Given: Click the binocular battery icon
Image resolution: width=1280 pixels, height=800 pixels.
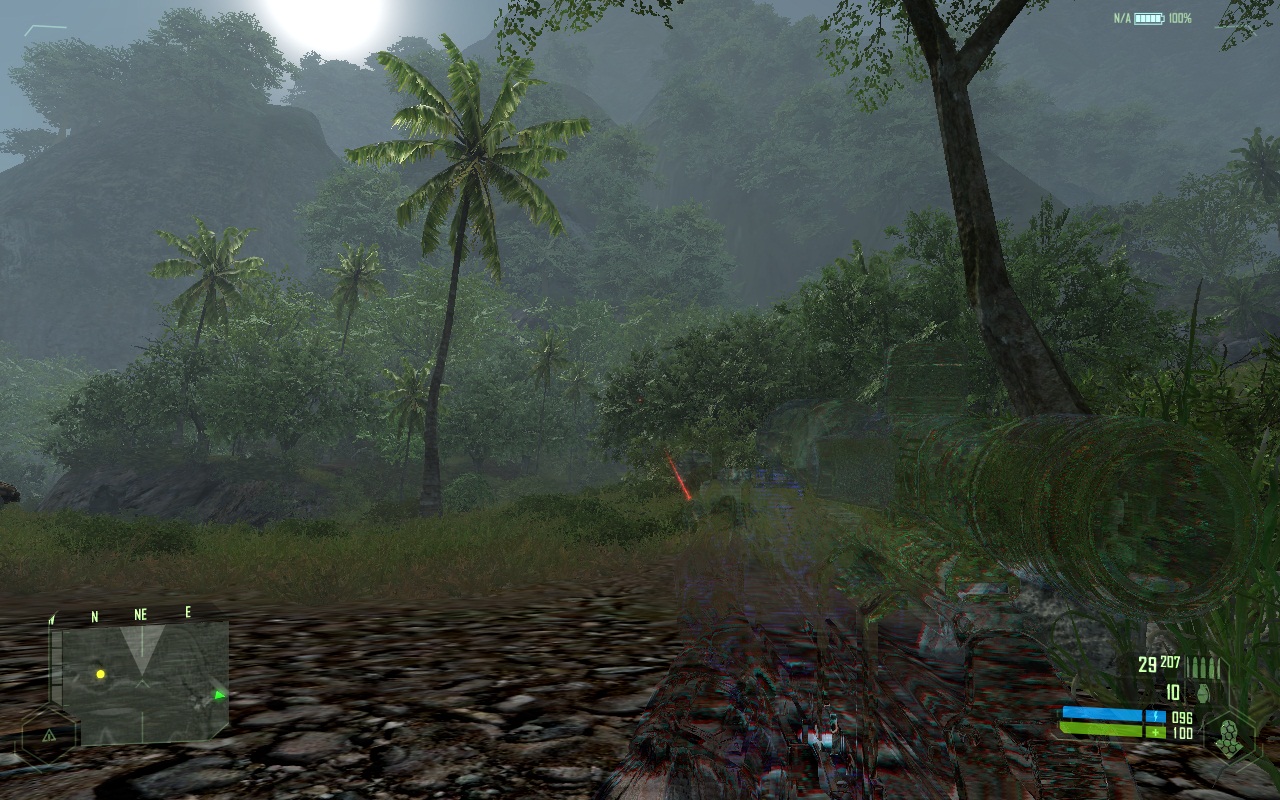Looking at the screenshot, I should [x=1149, y=19].
